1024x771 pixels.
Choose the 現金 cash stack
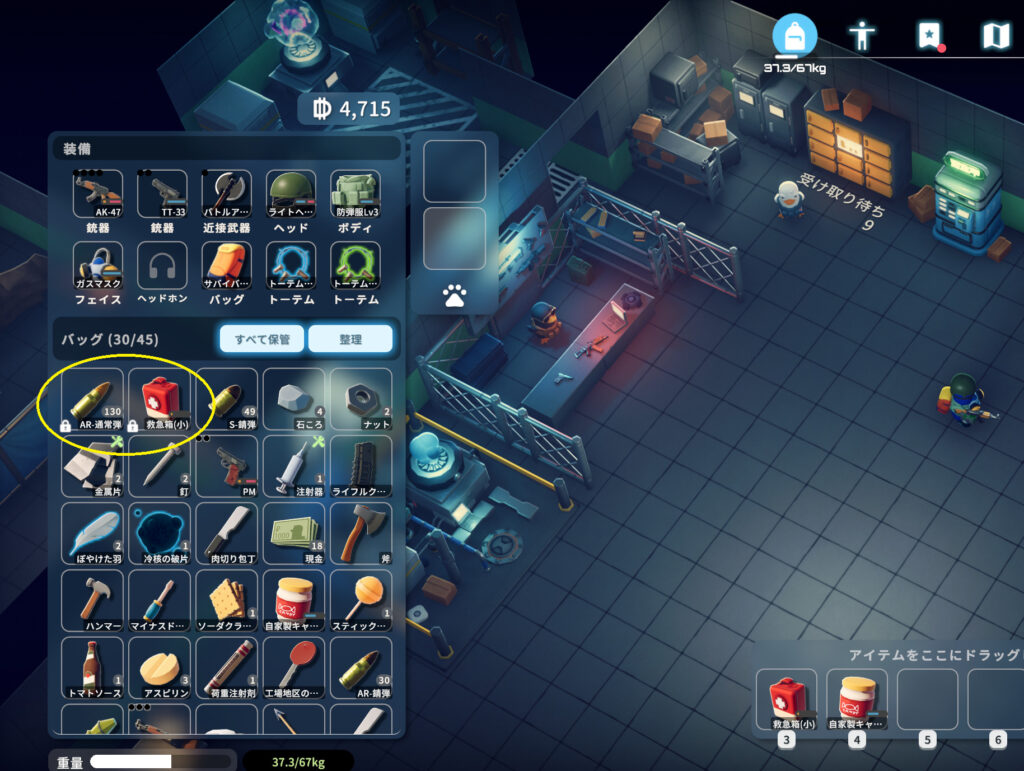click(x=294, y=532)
